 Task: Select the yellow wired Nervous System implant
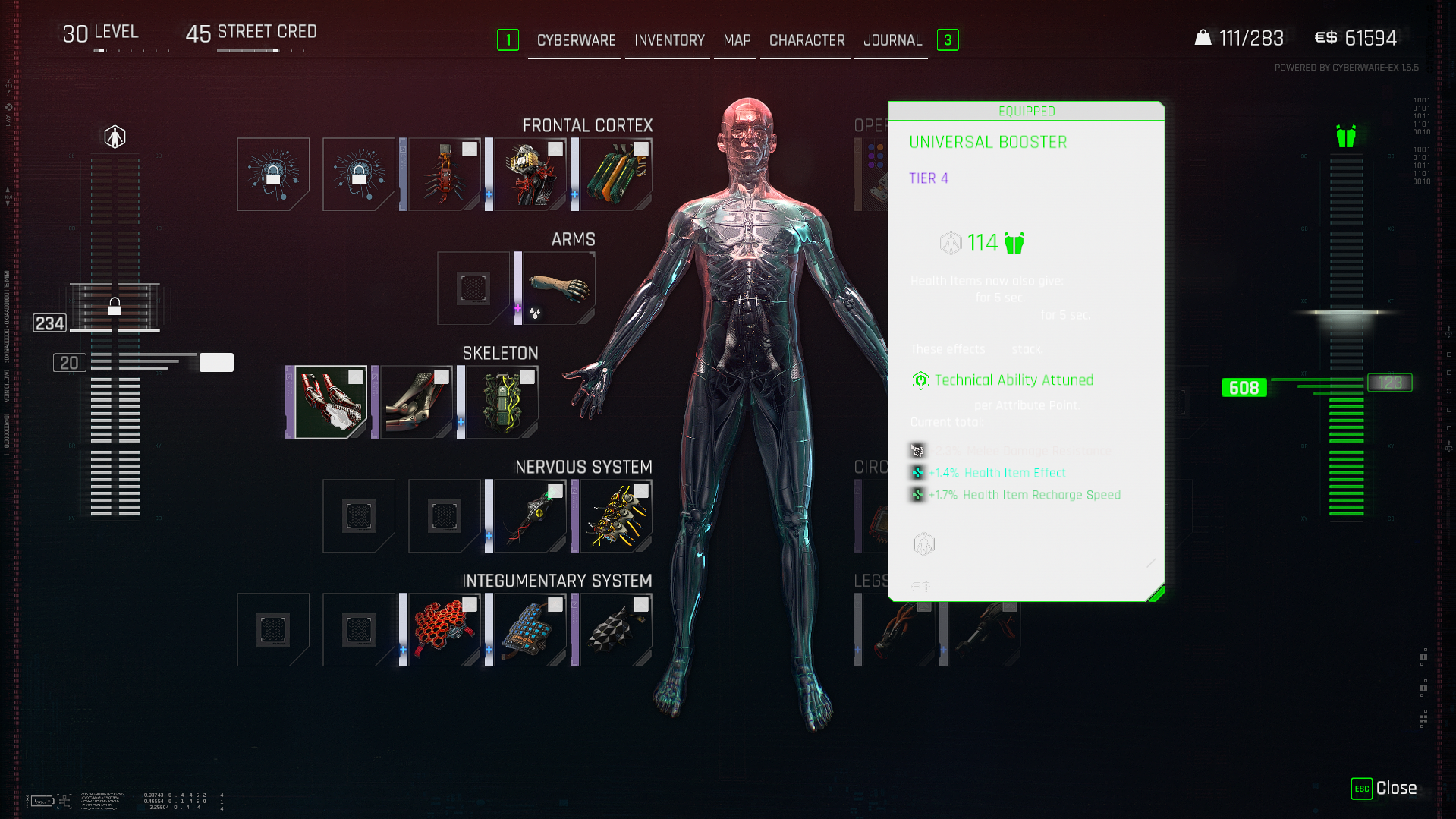tap(615, 516)
